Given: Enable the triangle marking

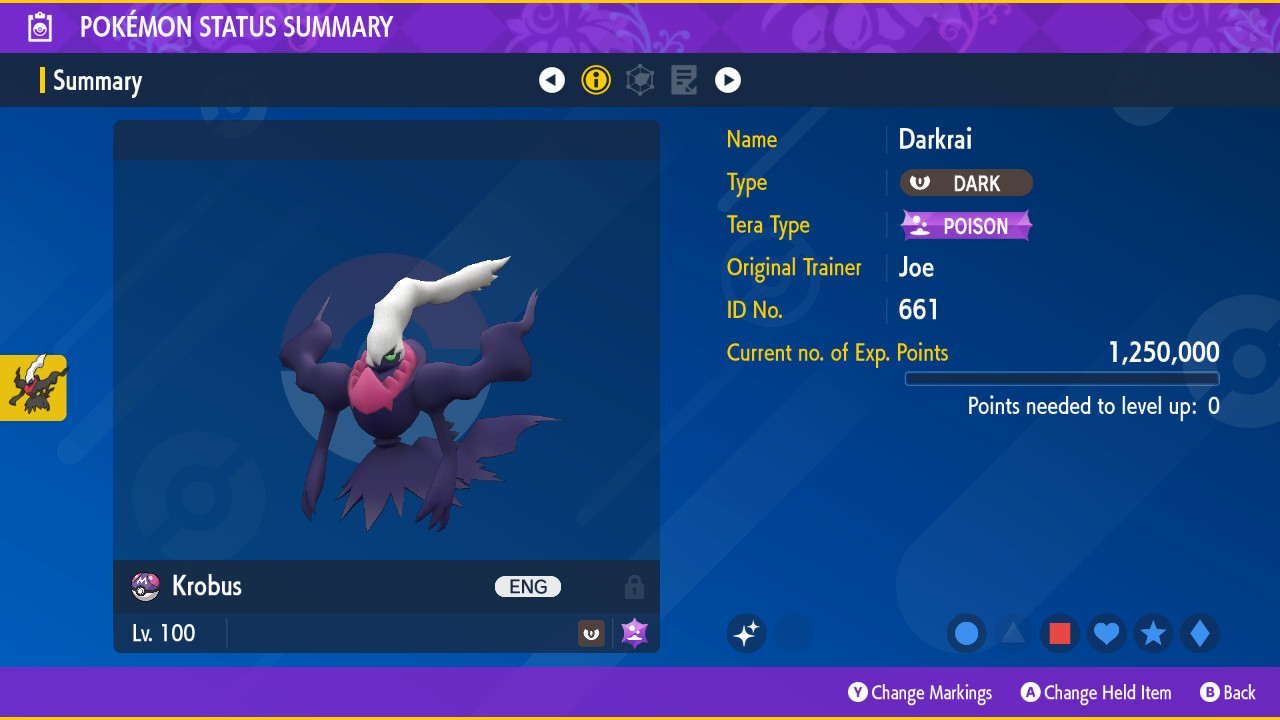Looking at the screenshot, I should click(1013, 633).
